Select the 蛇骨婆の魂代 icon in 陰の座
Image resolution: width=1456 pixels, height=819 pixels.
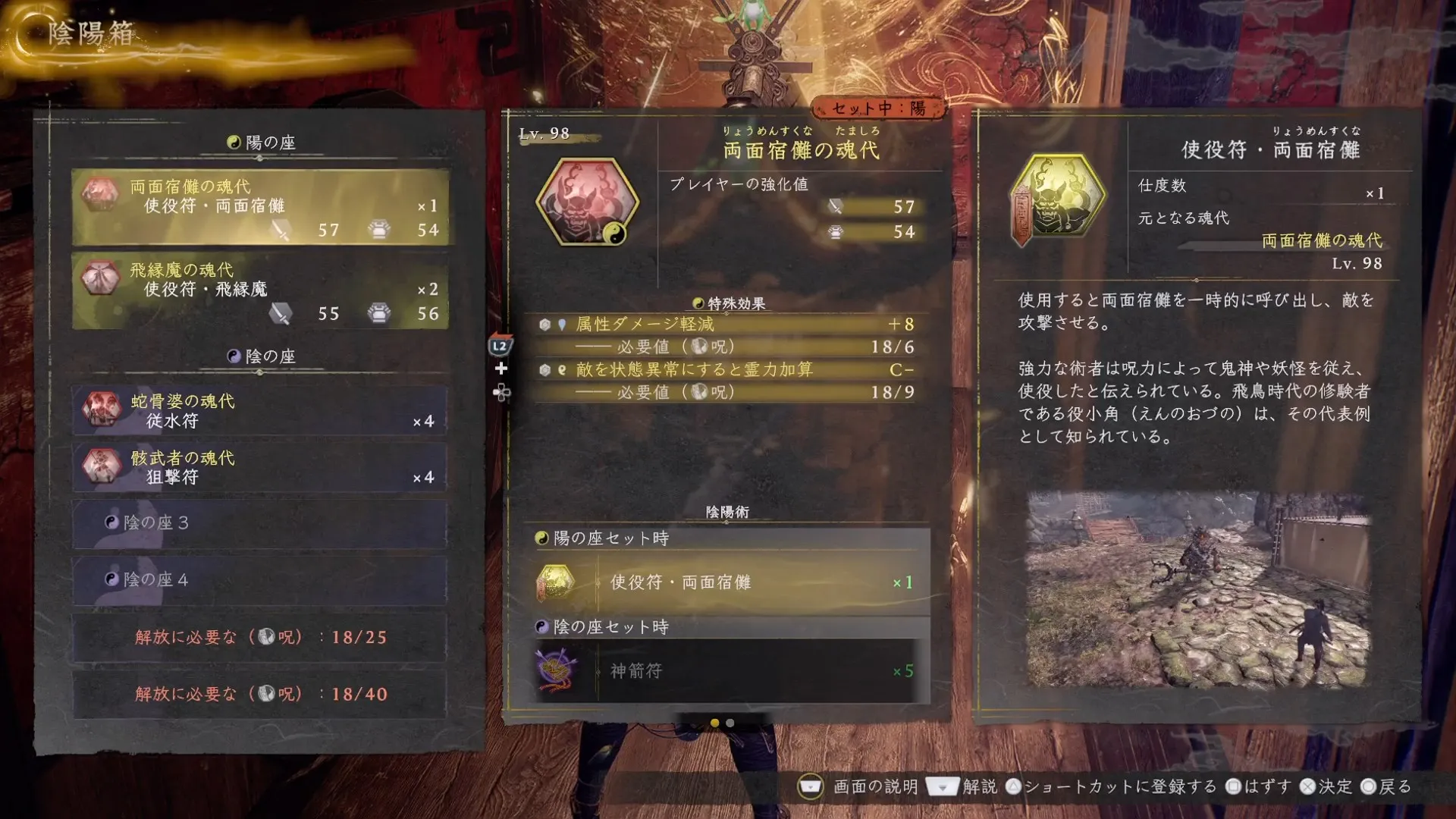click(x=104, y=409)
